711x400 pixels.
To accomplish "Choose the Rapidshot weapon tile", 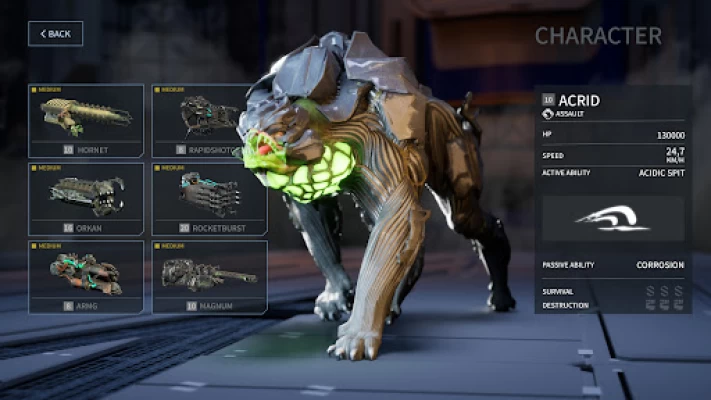I will (x=209, y=121).
